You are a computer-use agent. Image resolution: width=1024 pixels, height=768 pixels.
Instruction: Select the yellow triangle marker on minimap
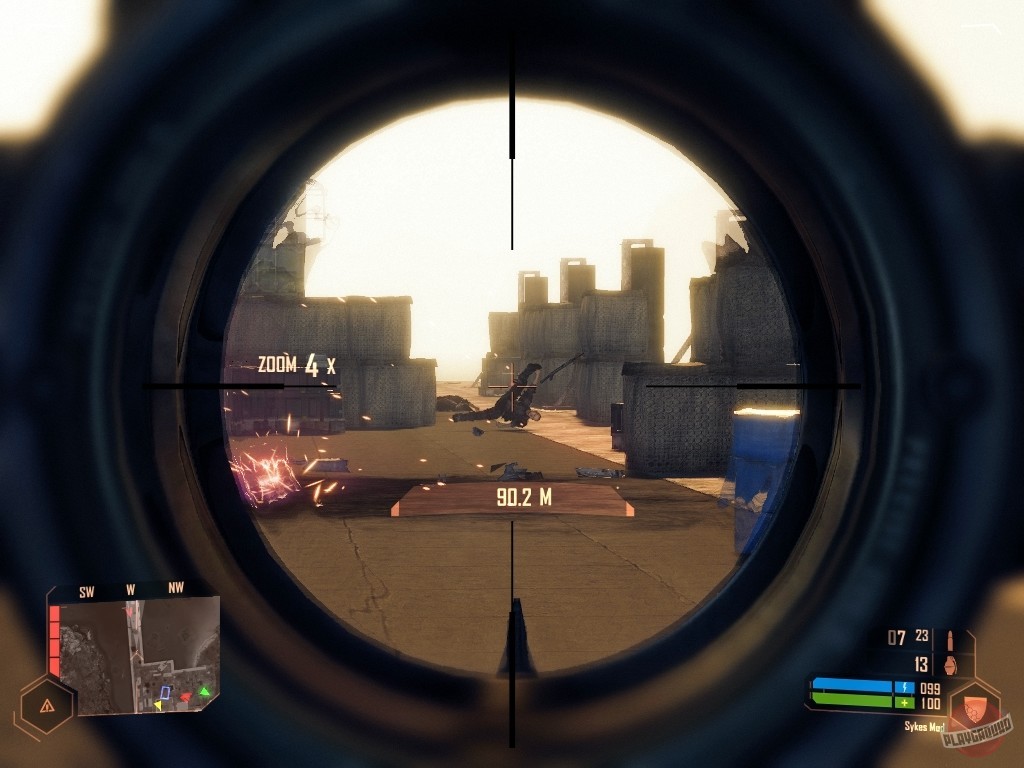coord(158,705)
